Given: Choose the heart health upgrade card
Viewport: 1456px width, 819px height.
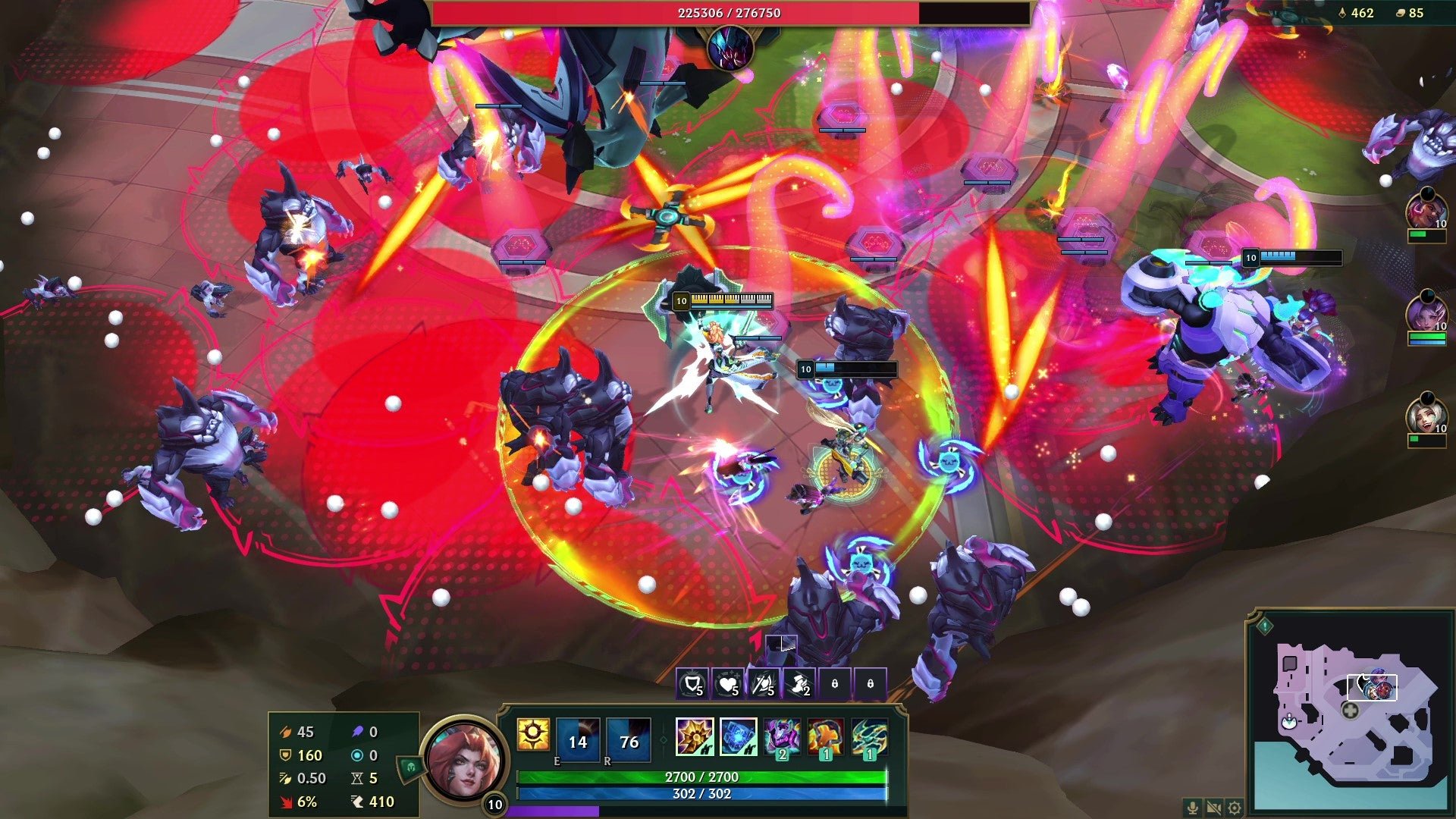Looking at the screenshot, I should pyautogui.click(x=727, y=685).
